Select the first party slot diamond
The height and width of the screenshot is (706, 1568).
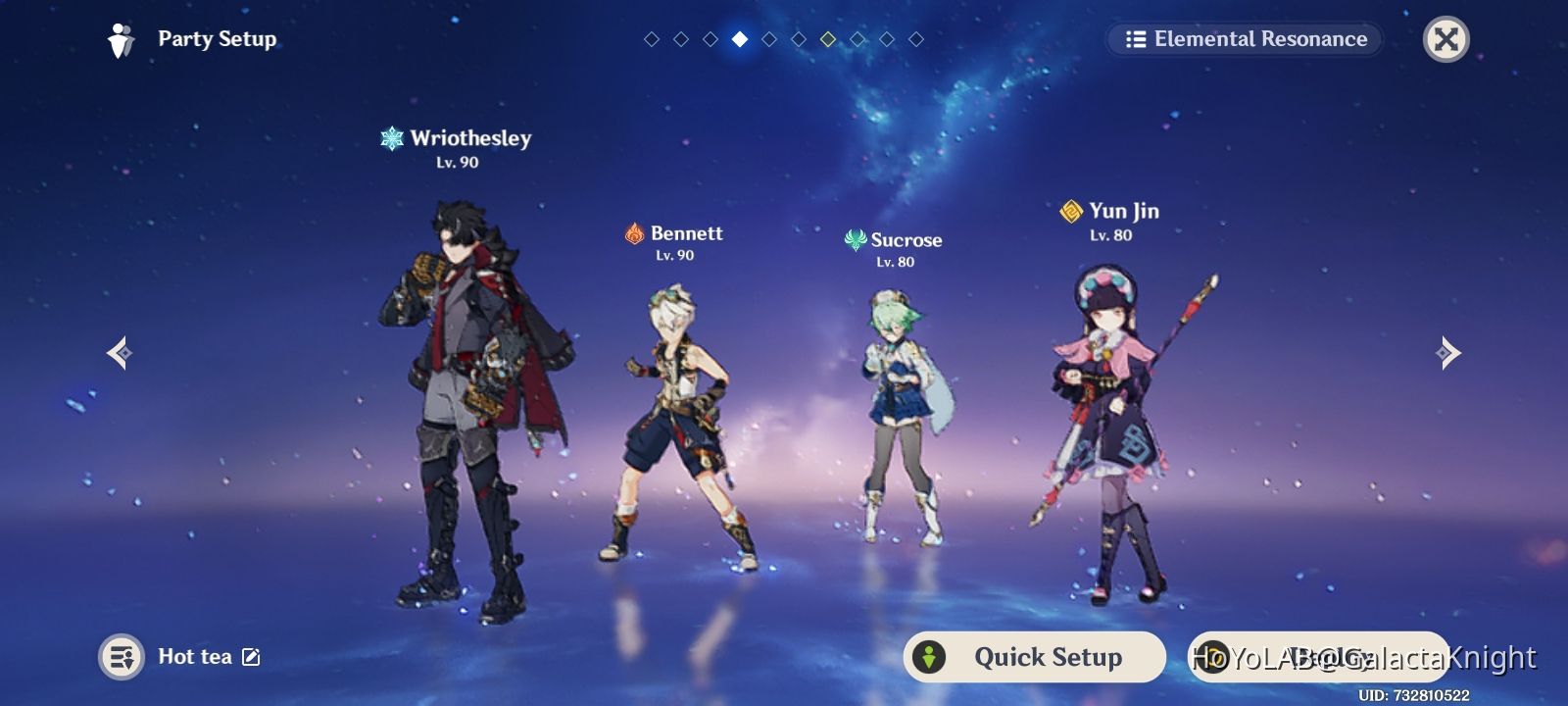coord(652,39)
